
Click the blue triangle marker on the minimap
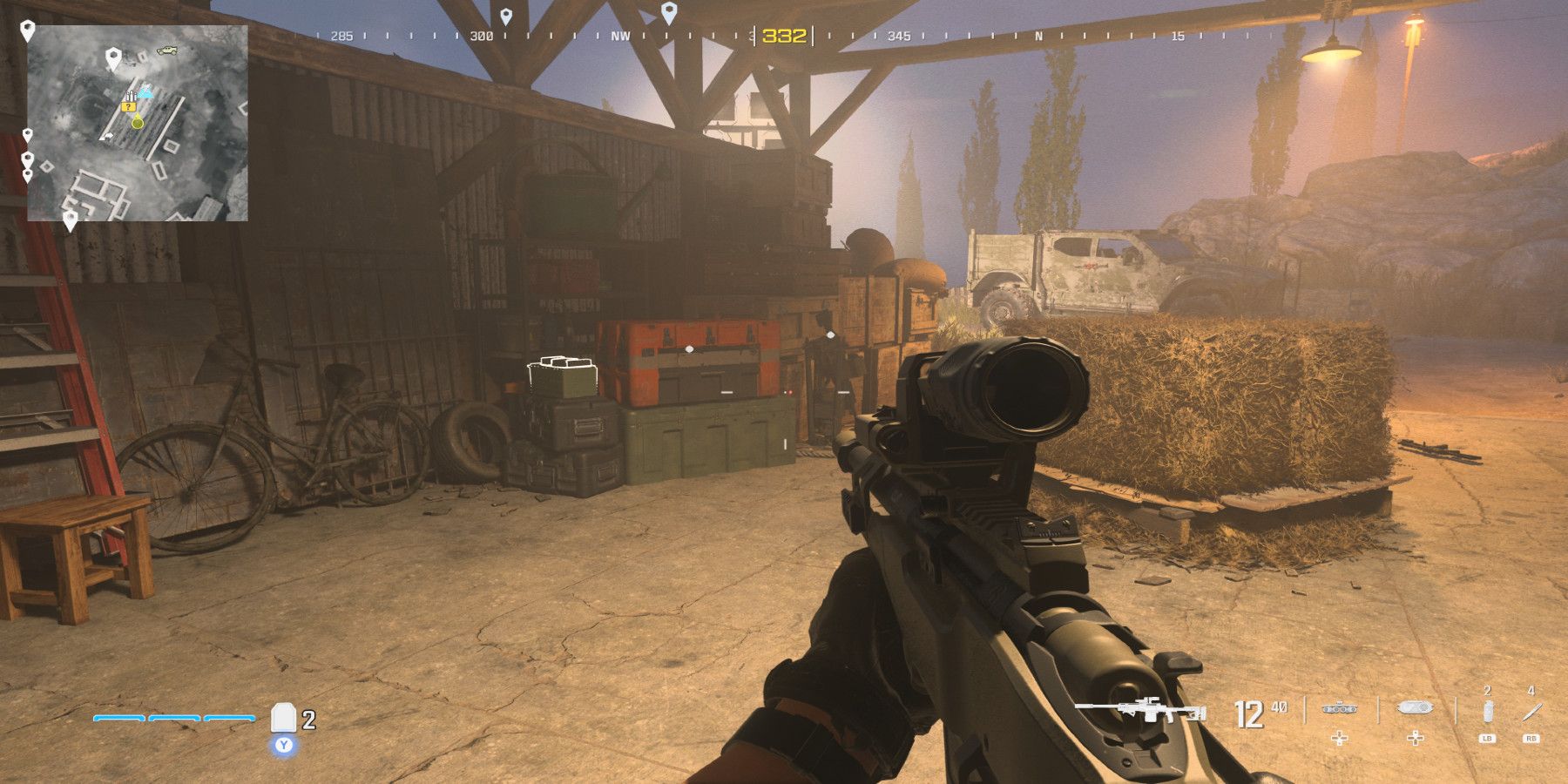(145, 91)
